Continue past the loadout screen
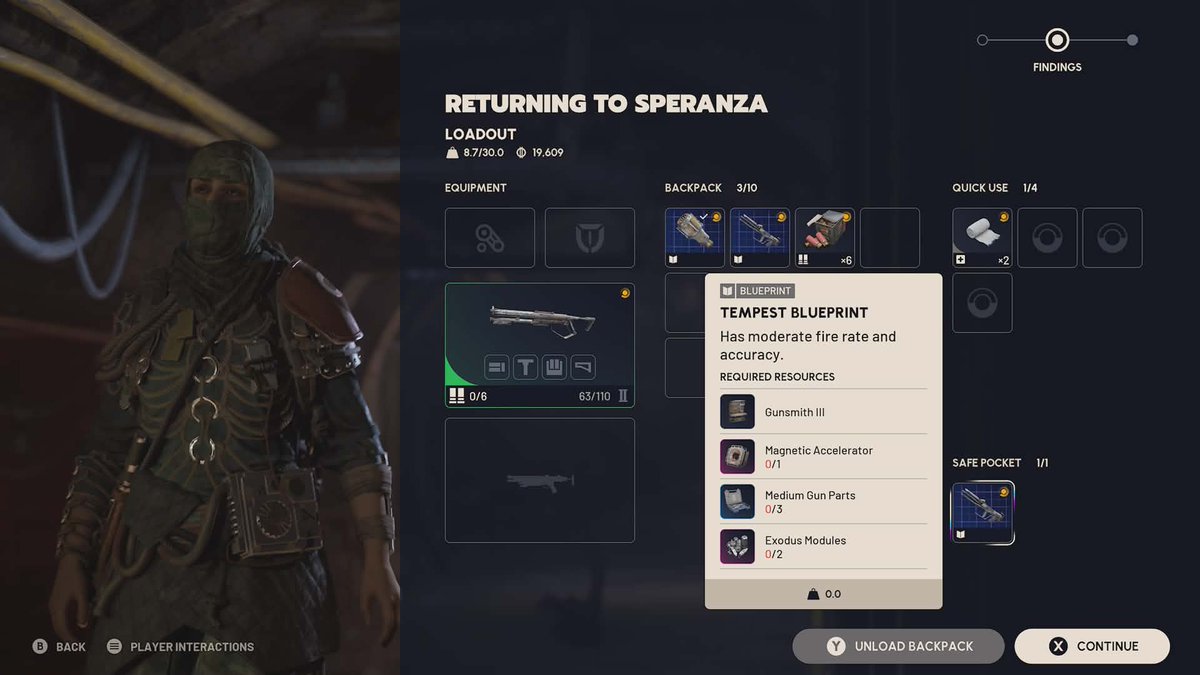Image resolution: width=1200 pixels, height=675 pixels. (1092, 646)
